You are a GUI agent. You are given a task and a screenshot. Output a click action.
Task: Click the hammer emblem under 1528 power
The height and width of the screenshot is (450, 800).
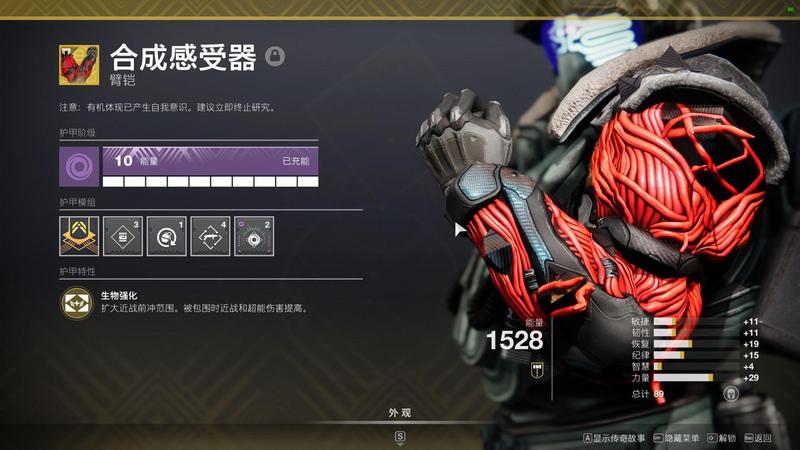537,368
